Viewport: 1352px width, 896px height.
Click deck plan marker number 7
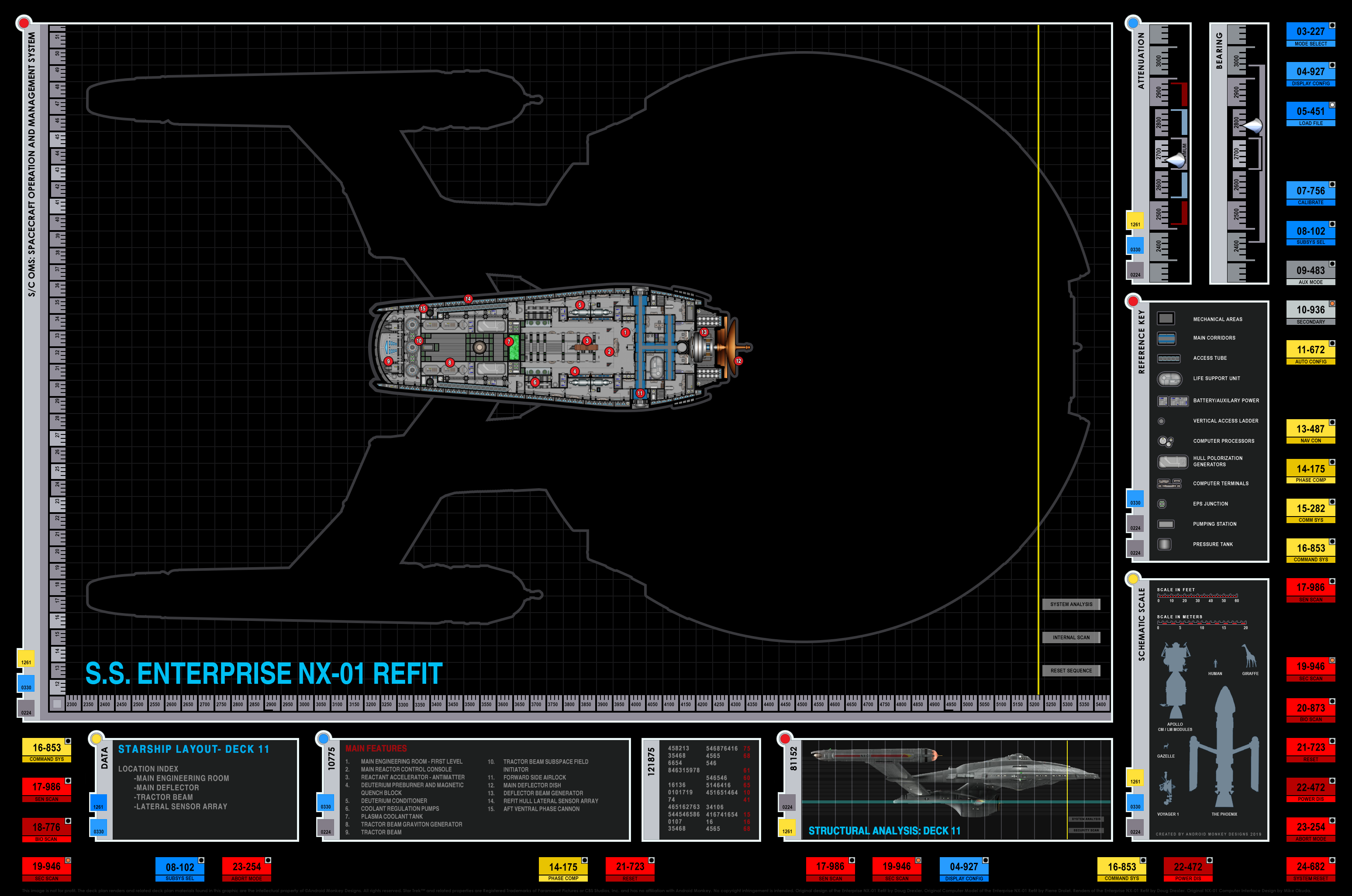pyautogui.click(x=509, y=341)
